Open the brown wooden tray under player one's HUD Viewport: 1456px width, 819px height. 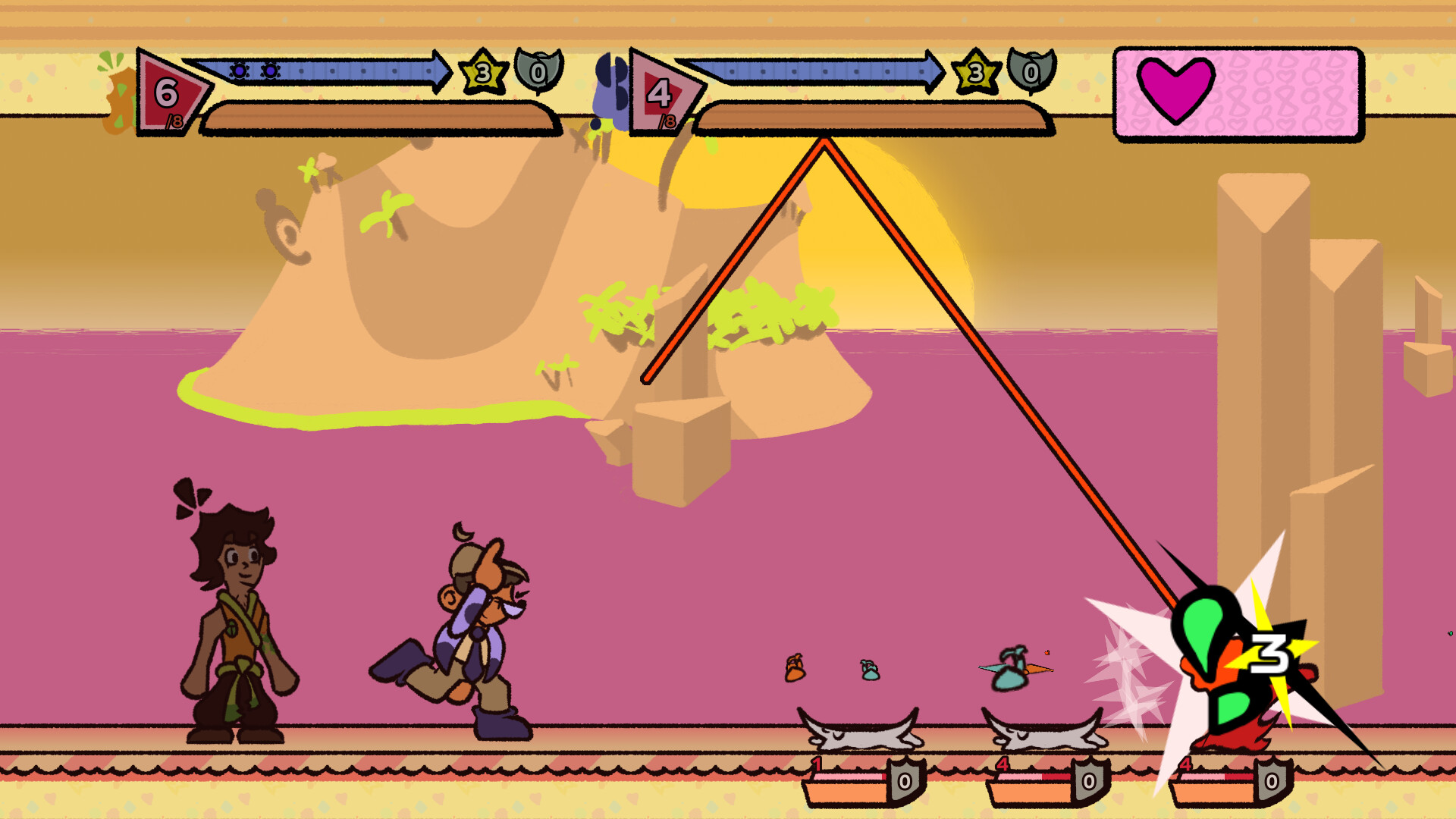pyautogui.click(x=378, y=118)
